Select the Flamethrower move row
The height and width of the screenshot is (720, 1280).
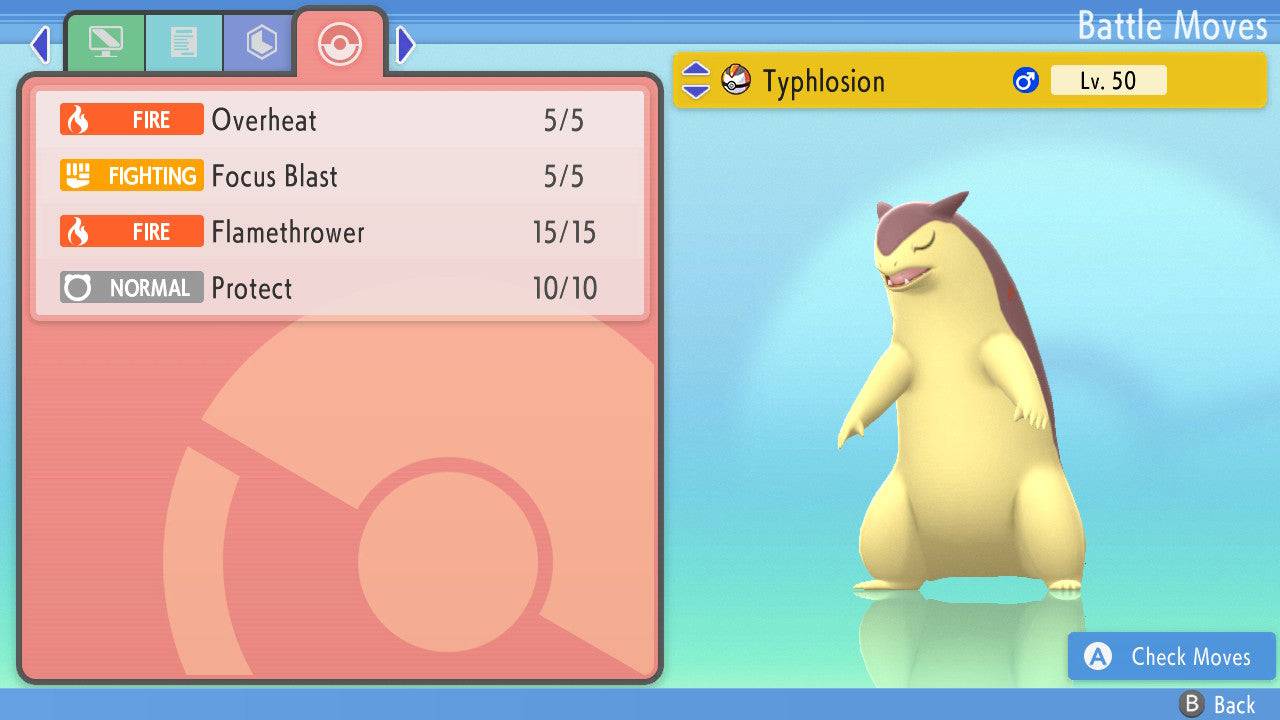pyautogui.click(x=340, y=233)
